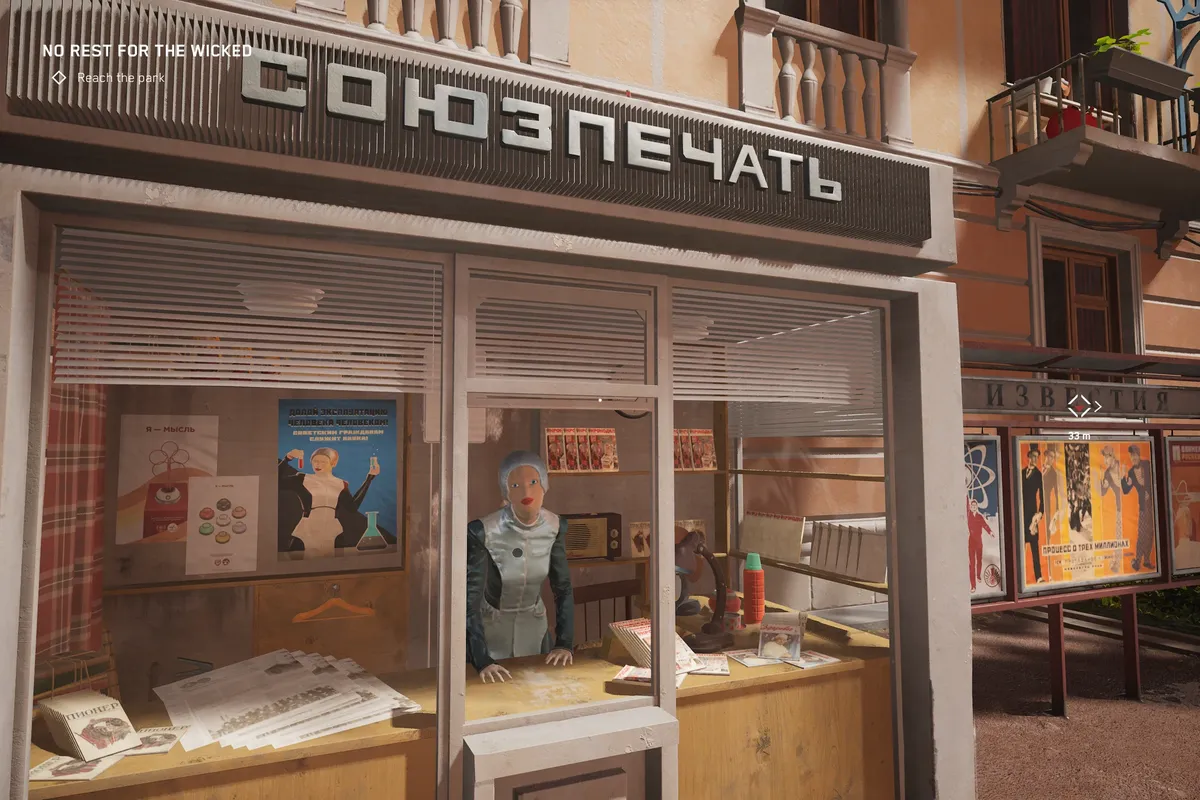The width and height of the screenshot is (1200, 800).
Task: Click the objective waypoint marker showing 33 m
Action: 1079,405
